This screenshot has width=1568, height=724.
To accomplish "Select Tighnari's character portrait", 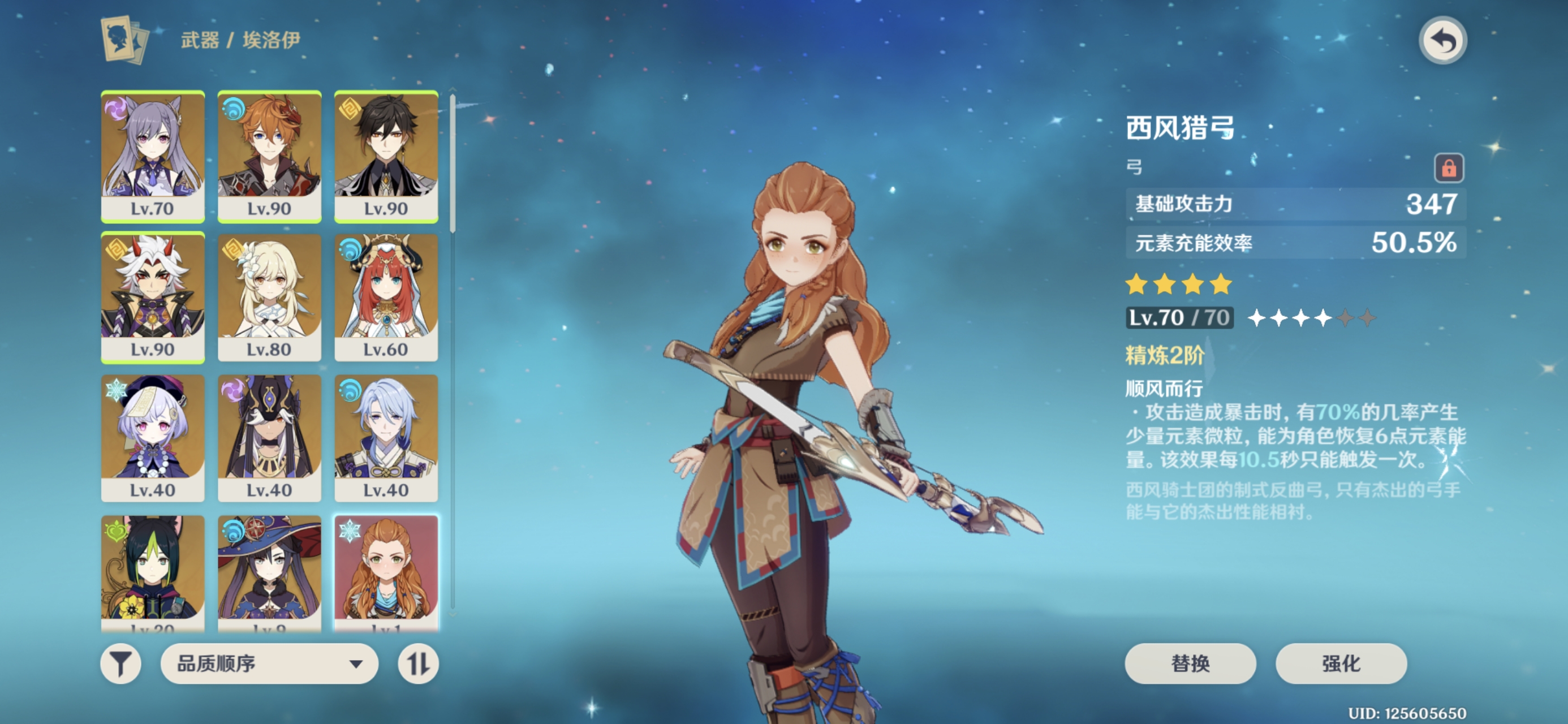I will coord(153,571).
